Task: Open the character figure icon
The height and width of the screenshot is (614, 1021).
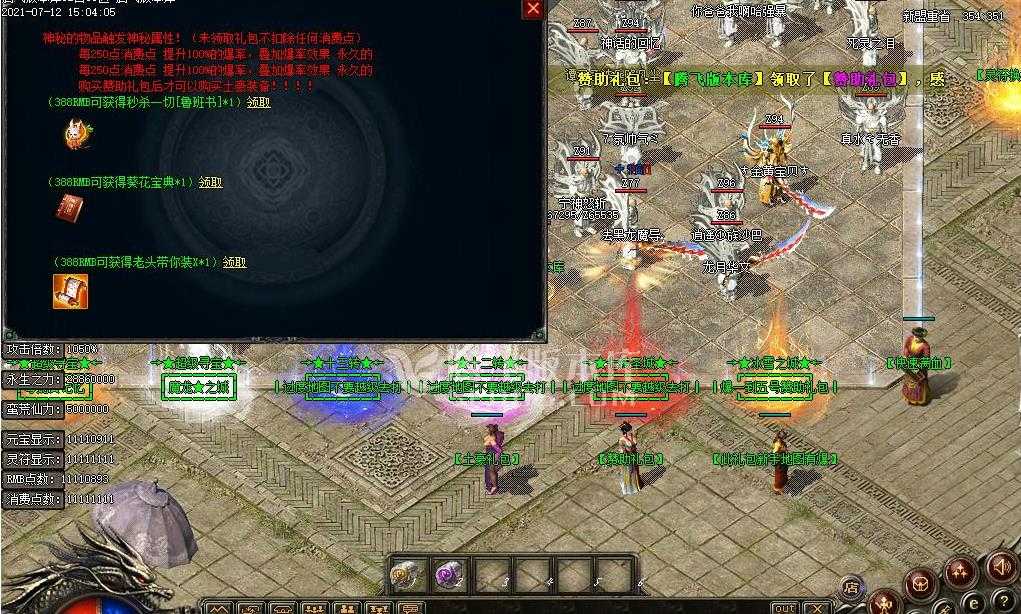Action: click(x=883, y=603)
